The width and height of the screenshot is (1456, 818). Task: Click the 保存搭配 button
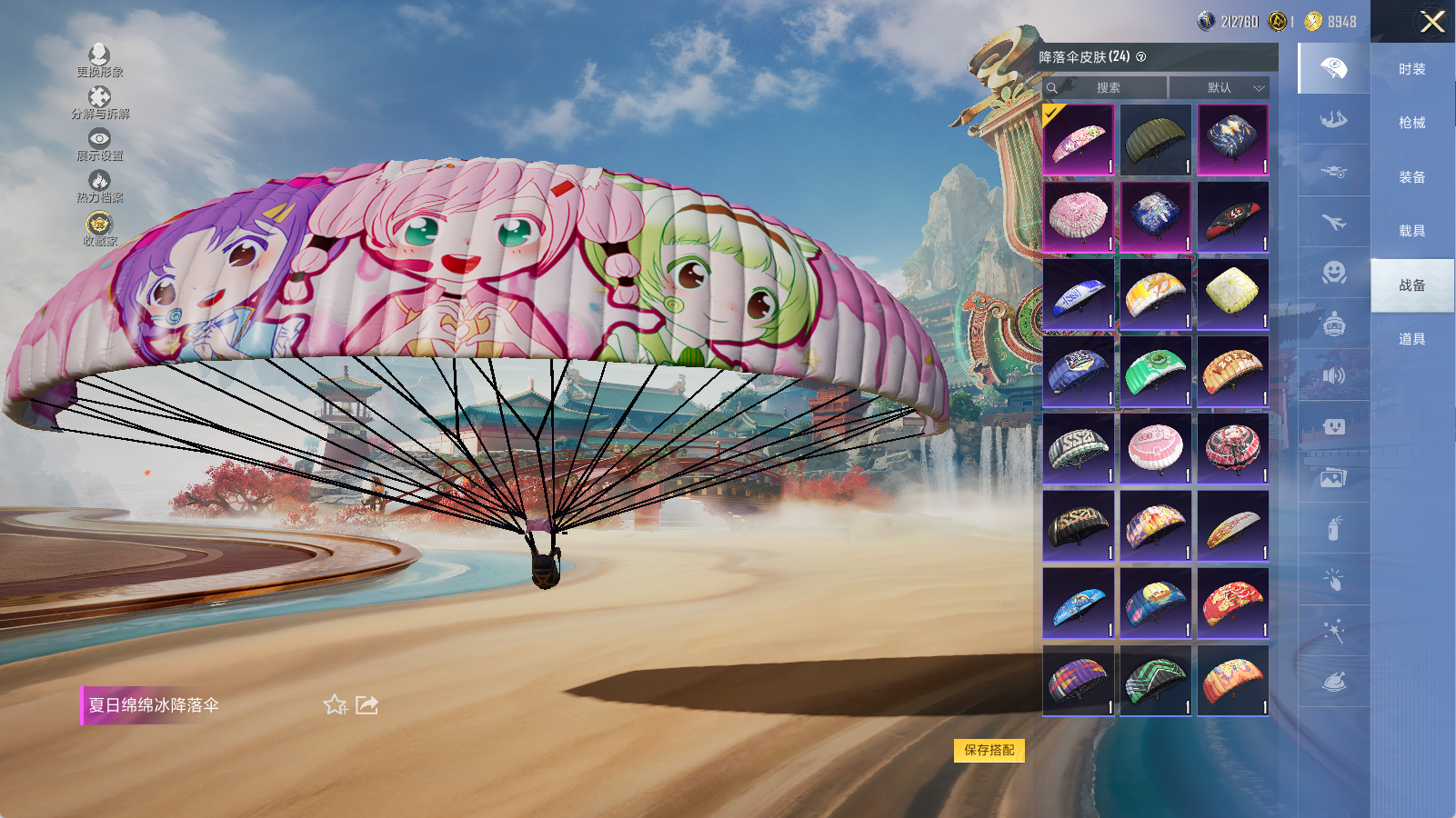coord(989,750)
